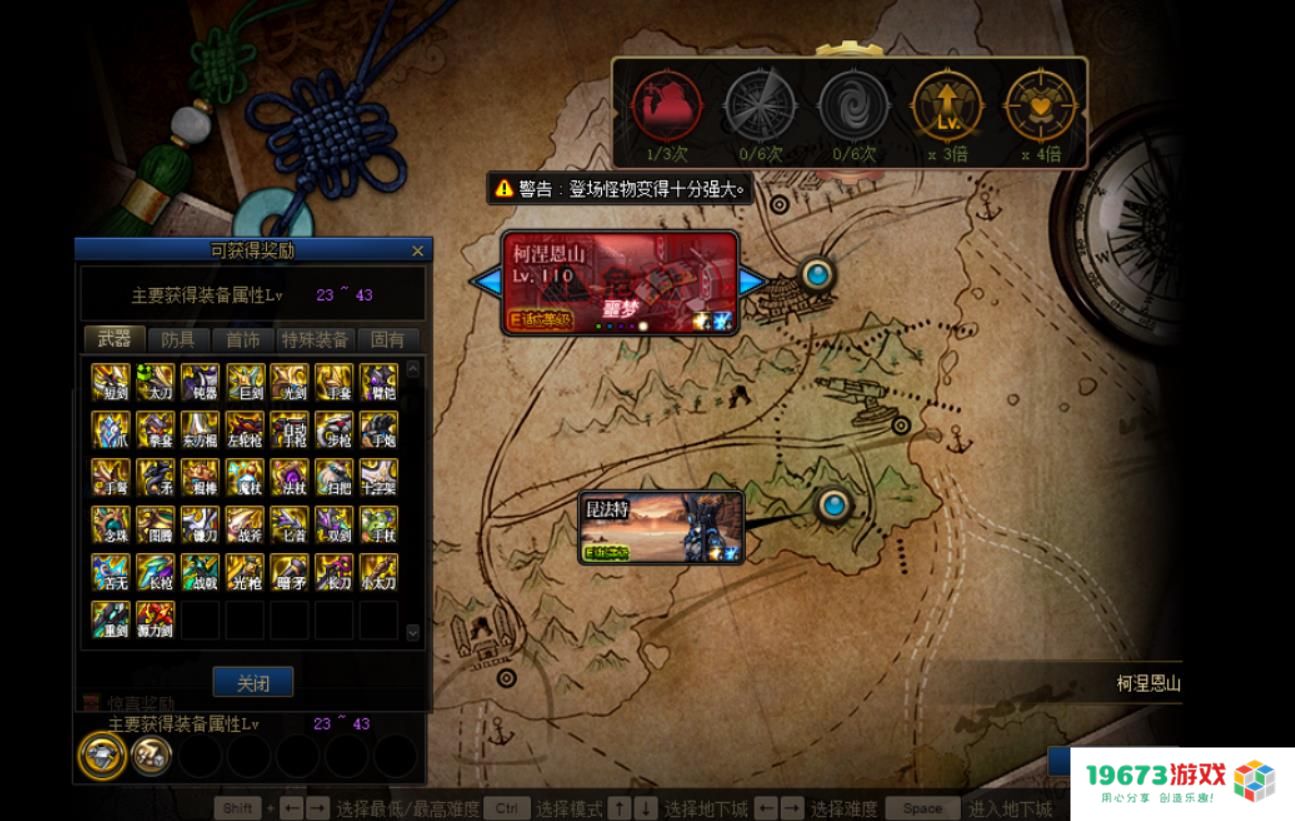This screenshot has width=1295, height=821.
Task: Select the 源力剑 weapon icon
Action: tap(156, 620)
